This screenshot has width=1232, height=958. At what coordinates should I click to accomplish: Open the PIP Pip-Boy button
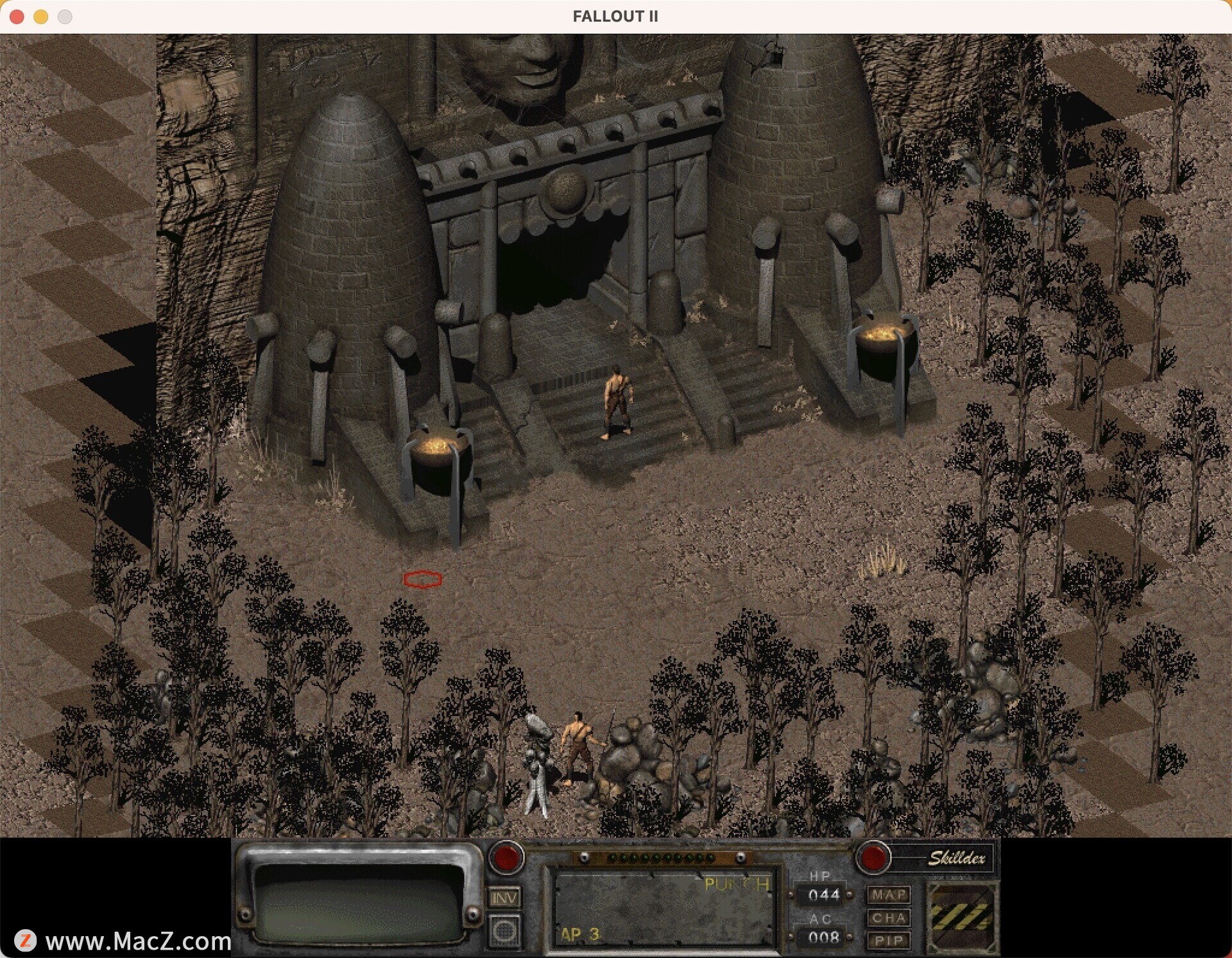(x=889, y=941)
